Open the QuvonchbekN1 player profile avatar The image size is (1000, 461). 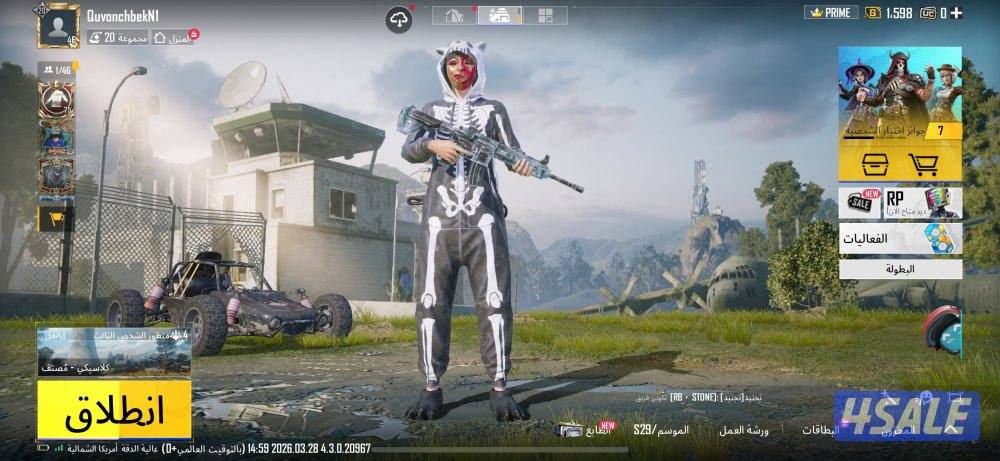[x=58, y=26]
